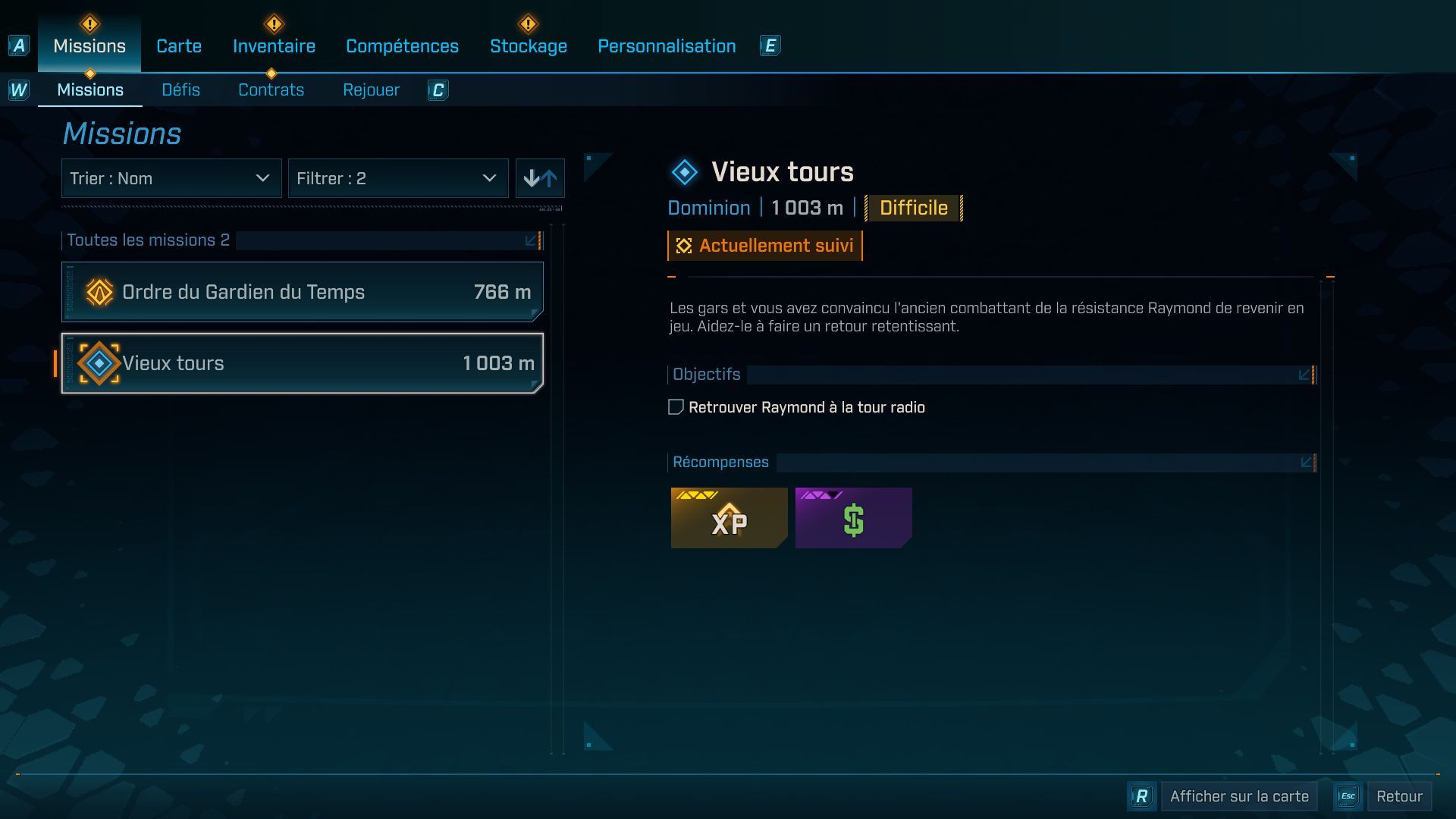Screen dimensions: 1456x819
Task: Toggle the sort order arrows
Action: (x=540, y=178)
